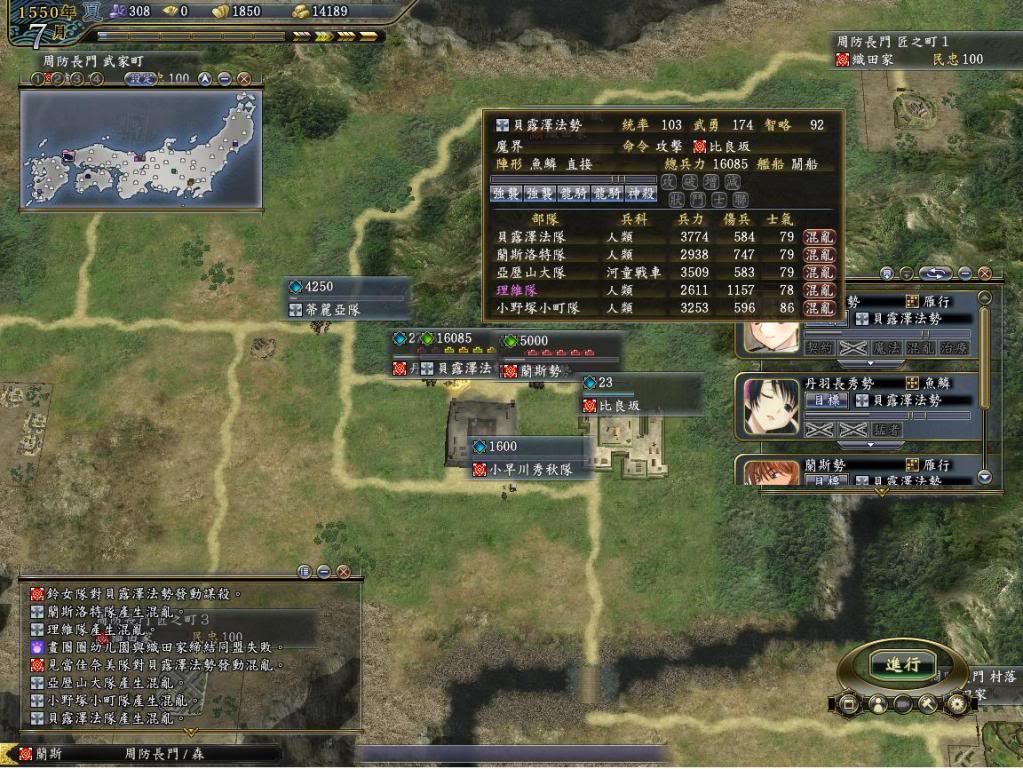Click the swap arrows button on army list
The height and width of the screenshot is (769, 1023).
tap(936, 273)
